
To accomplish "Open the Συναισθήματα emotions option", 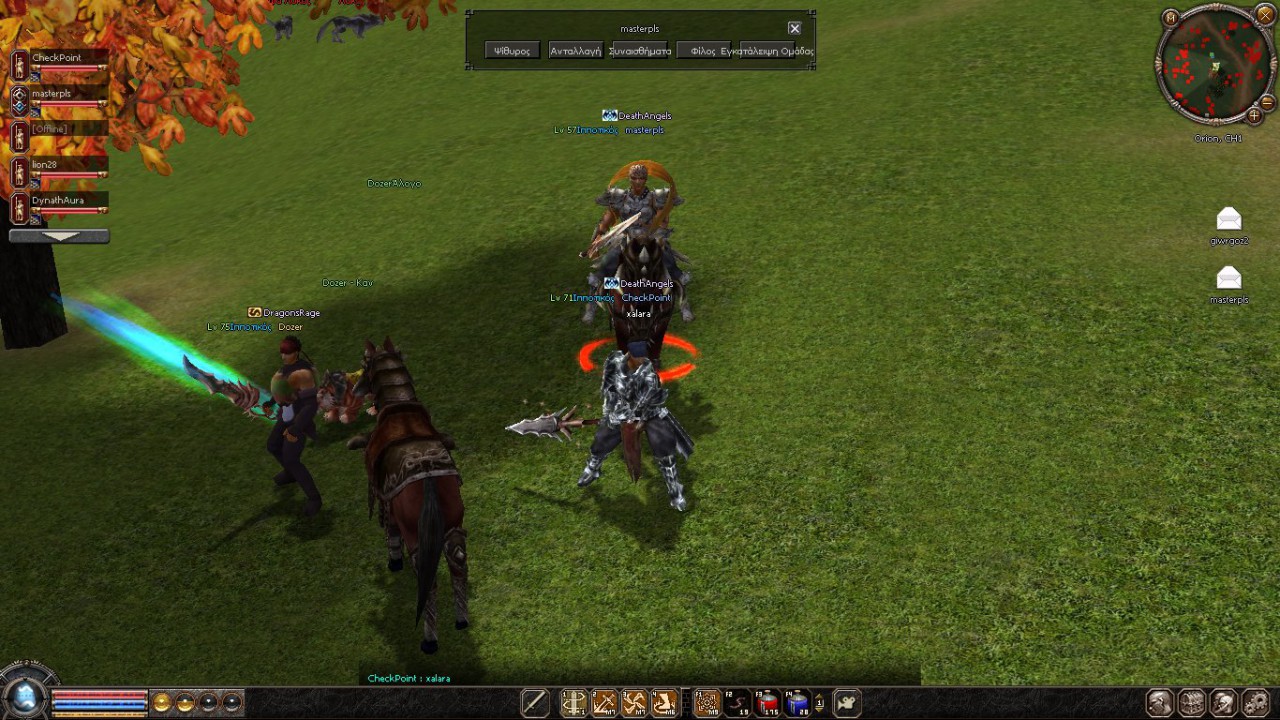I will [x=640, y=51].
